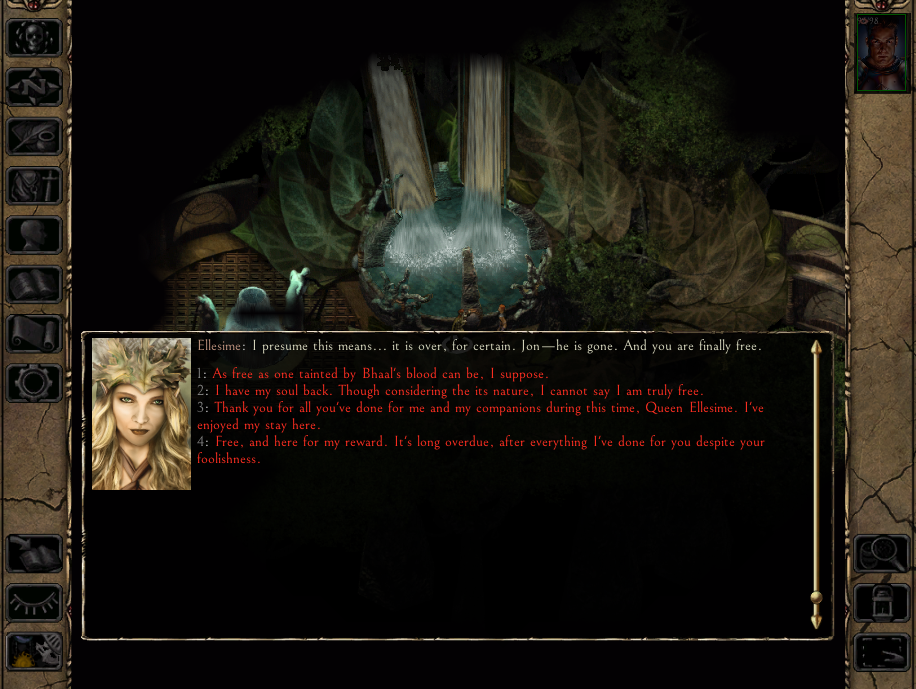Open the area map with the compass icon

tap(34, 87)
